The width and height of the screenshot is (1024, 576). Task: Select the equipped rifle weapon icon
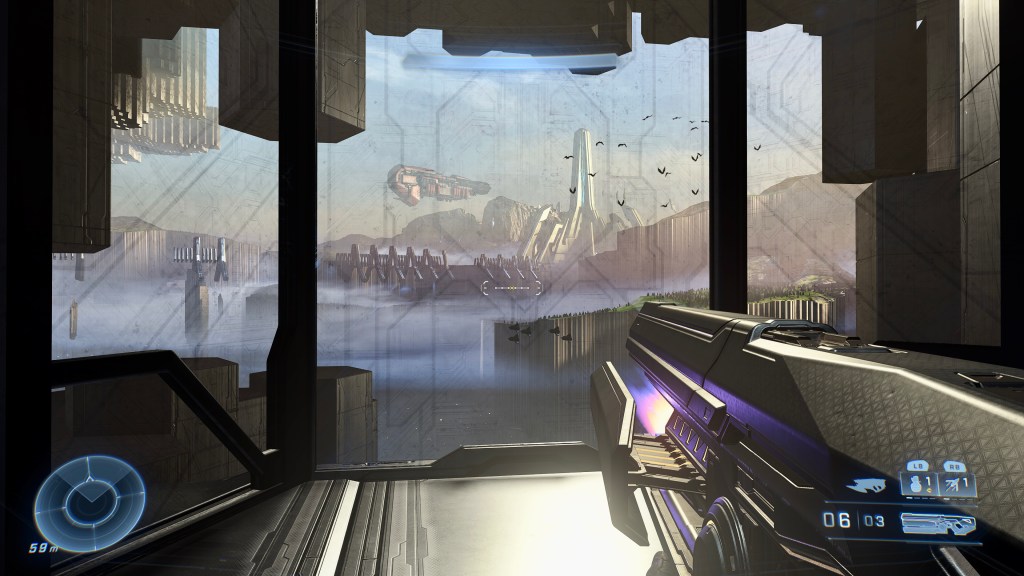click(x=937, y=521)
